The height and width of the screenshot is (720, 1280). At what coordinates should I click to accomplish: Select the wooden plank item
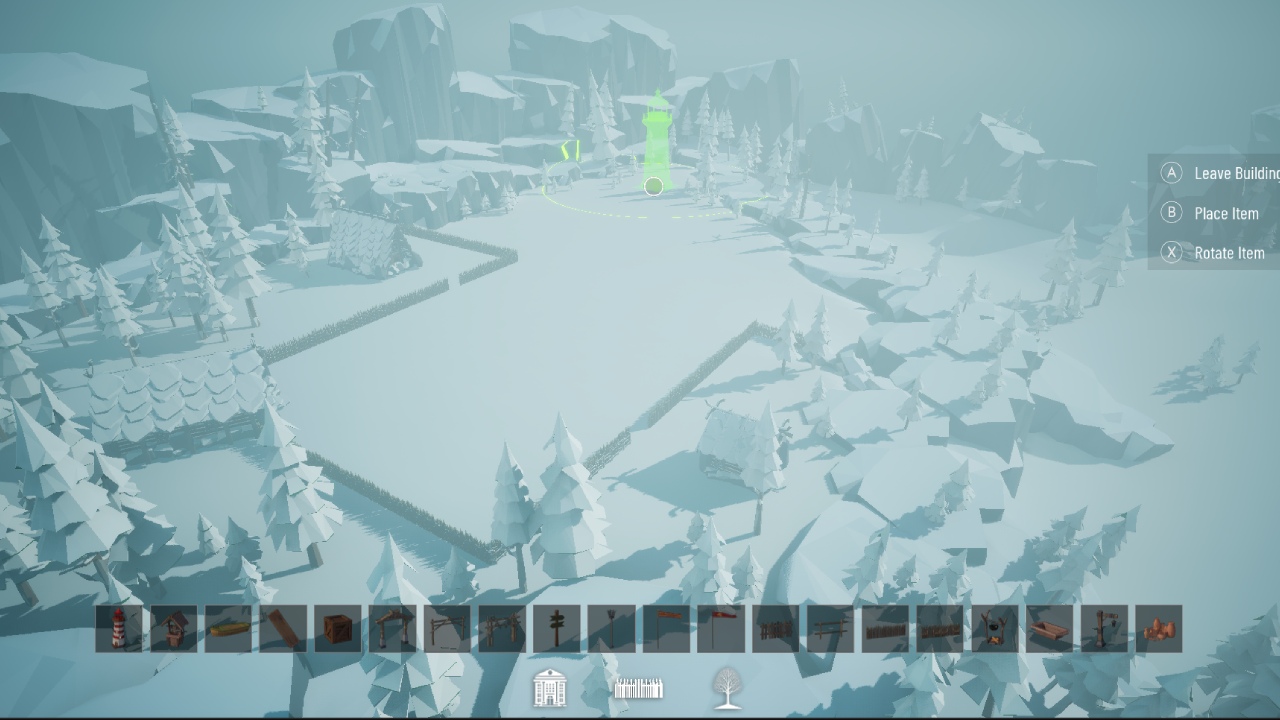tap(285, 630)
